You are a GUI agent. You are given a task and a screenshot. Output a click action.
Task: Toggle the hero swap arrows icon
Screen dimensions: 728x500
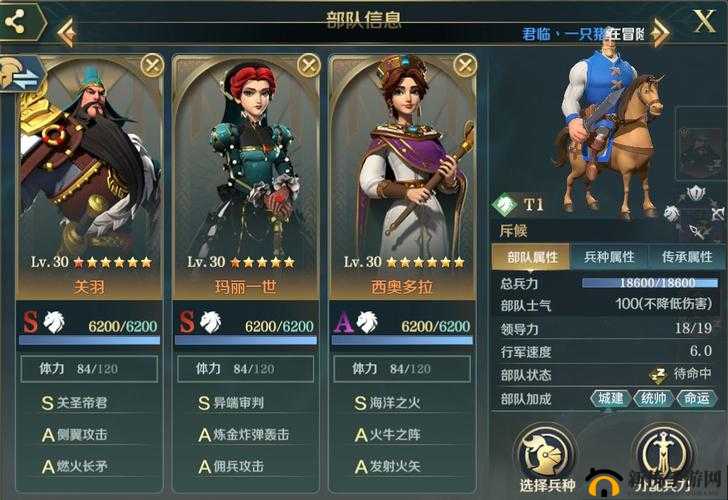(x=23, y=74)
